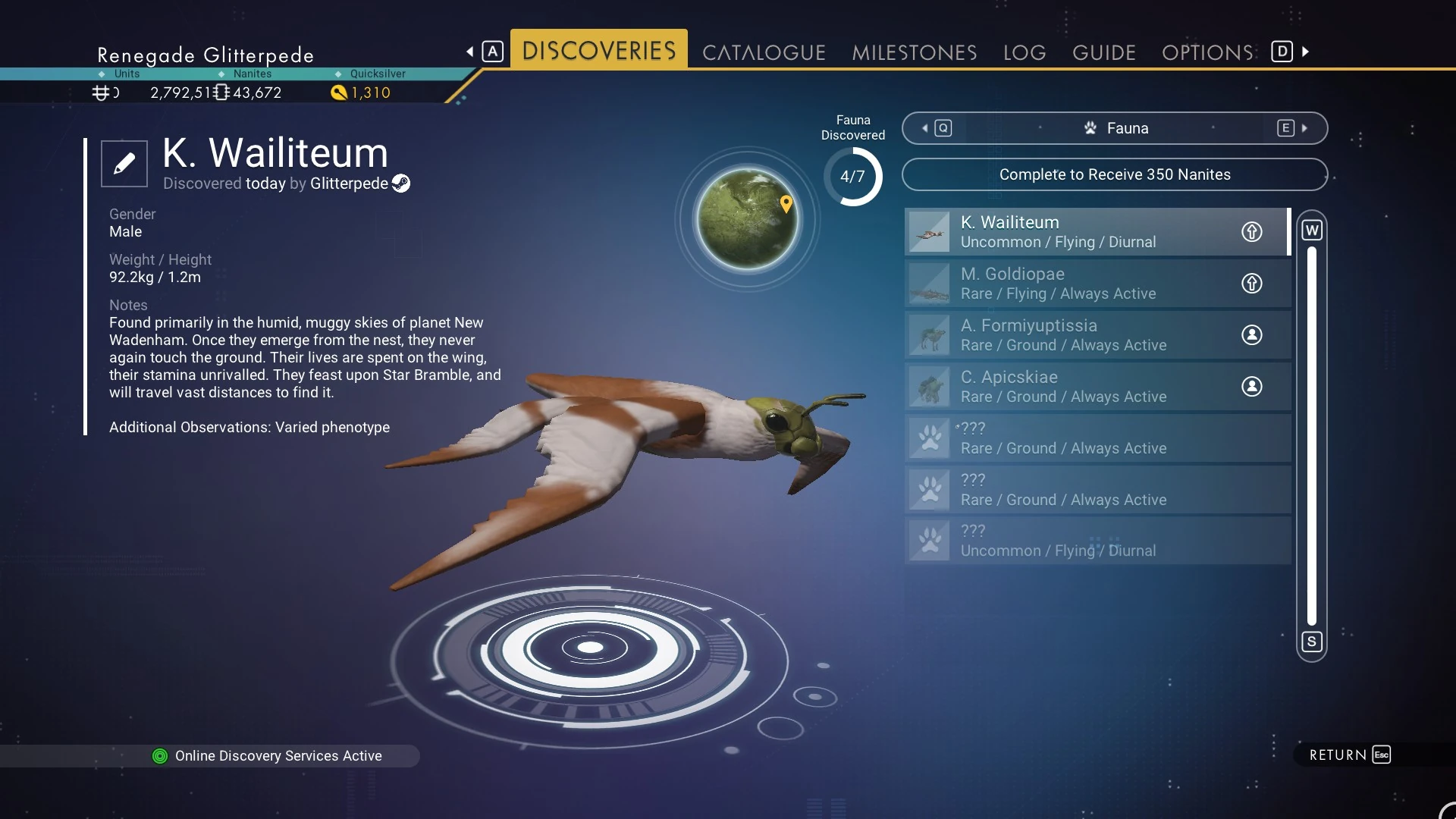Switch to the Catalogue tab
The width and height of the screenshot is (1456, 819).
pyautogui.click(x=763, y=52)
